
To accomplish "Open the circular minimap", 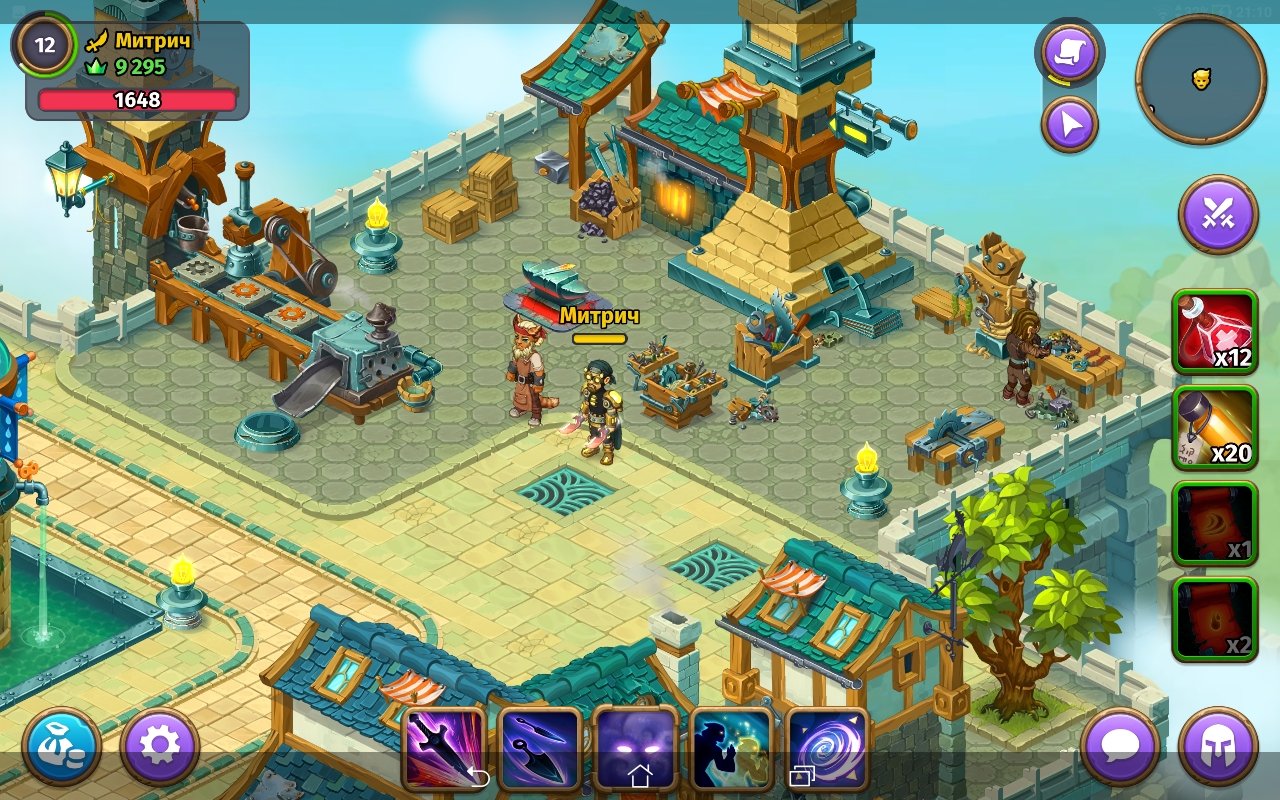I will point(1201,80).
